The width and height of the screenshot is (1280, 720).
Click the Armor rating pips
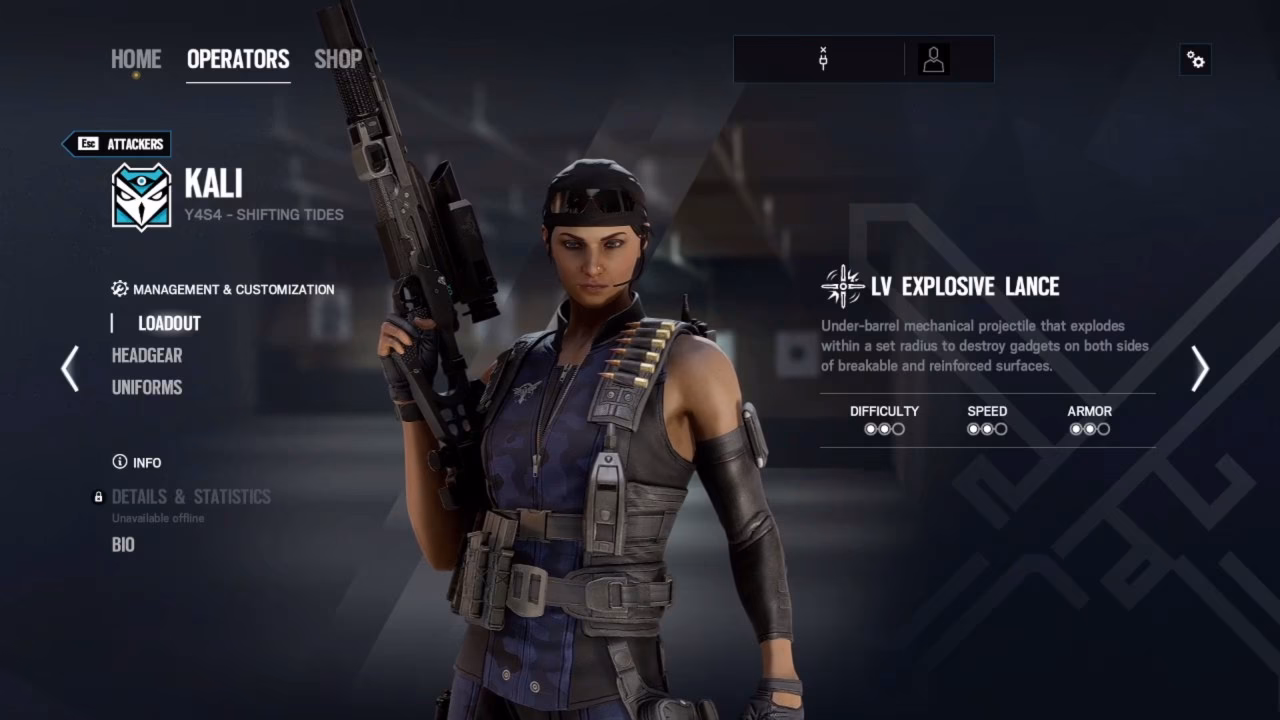click(x=1090, y=428)
